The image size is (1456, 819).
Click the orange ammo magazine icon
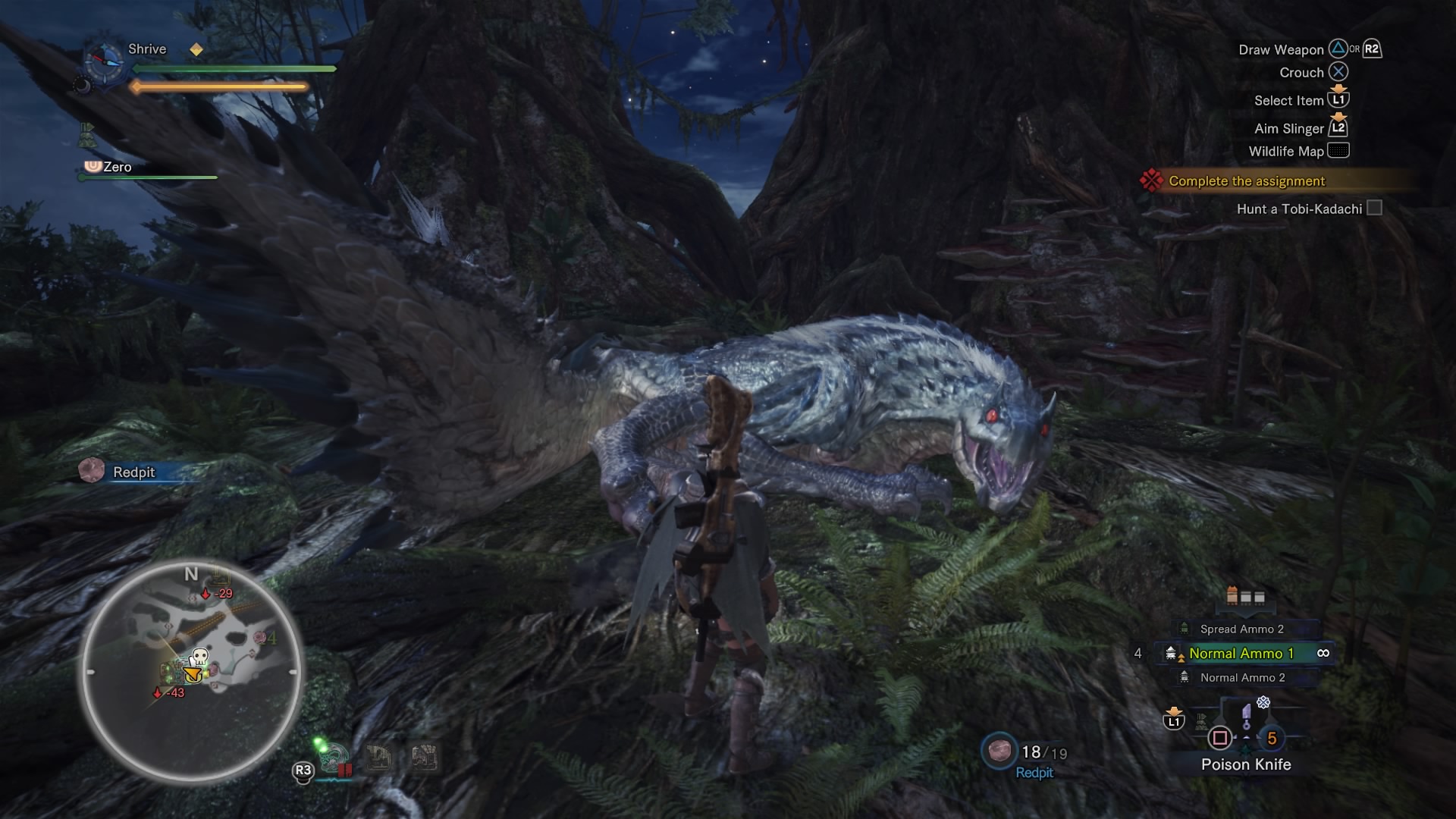coord(1232,595)
